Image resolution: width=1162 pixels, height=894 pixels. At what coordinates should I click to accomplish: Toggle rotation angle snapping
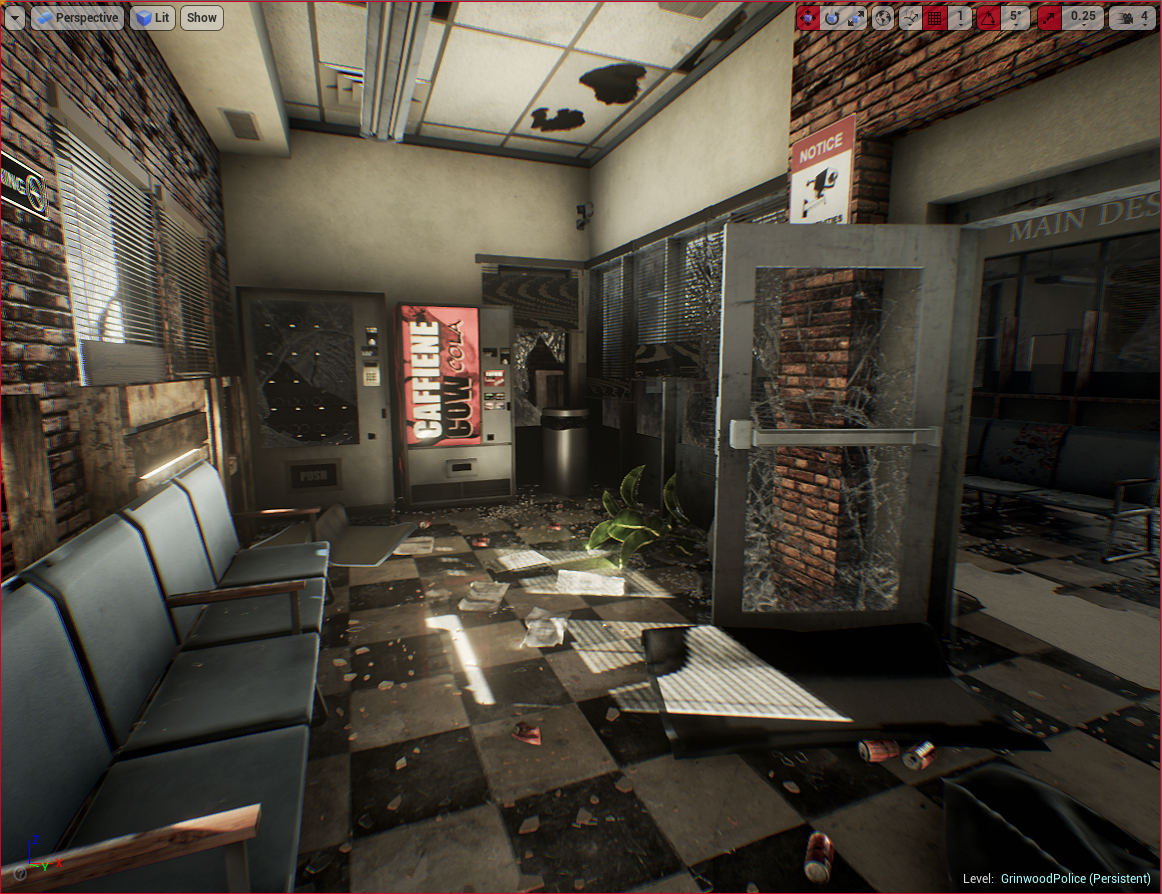pos(988,17)
